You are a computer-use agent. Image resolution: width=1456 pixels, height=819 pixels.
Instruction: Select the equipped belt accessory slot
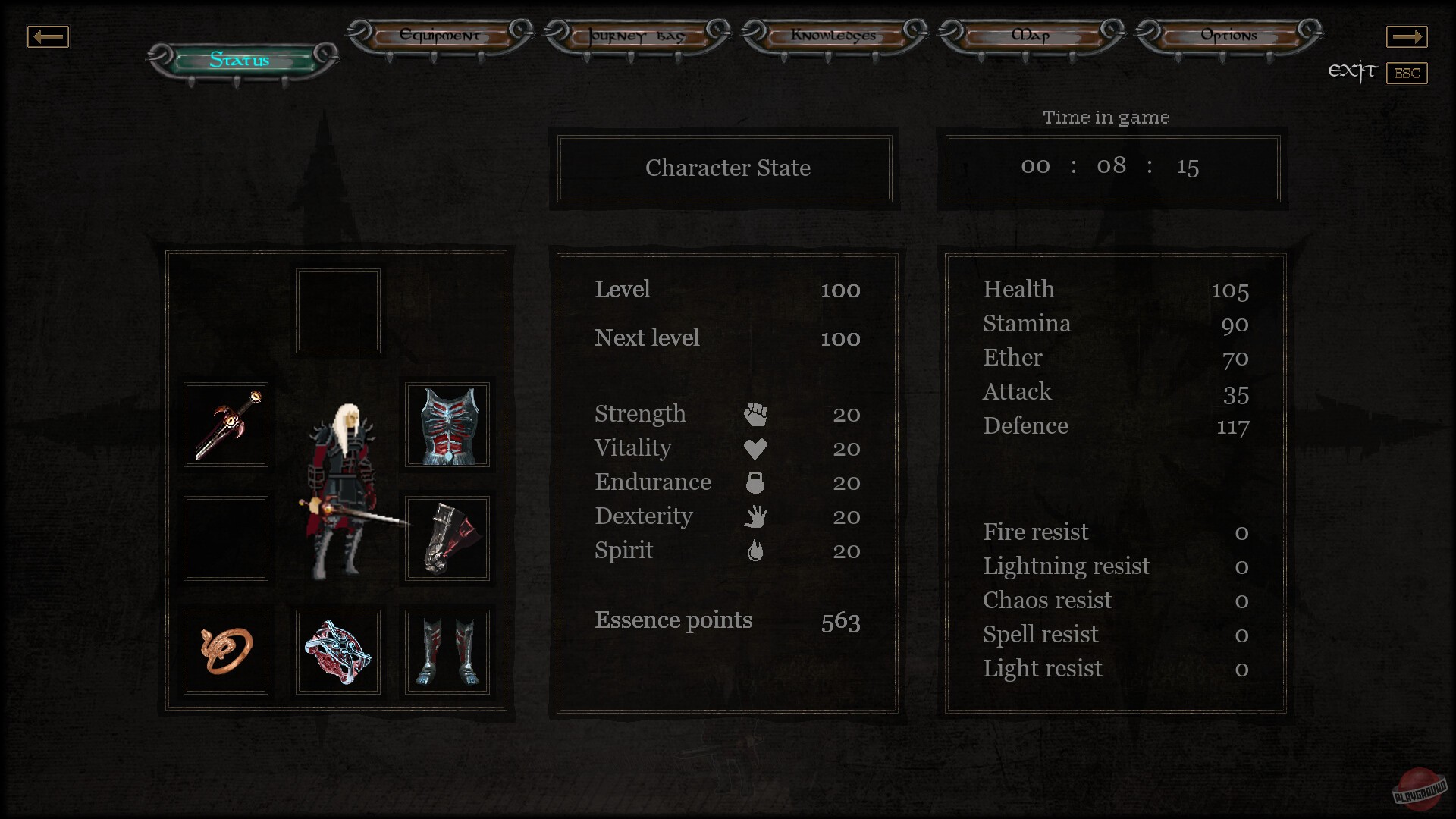337,651
